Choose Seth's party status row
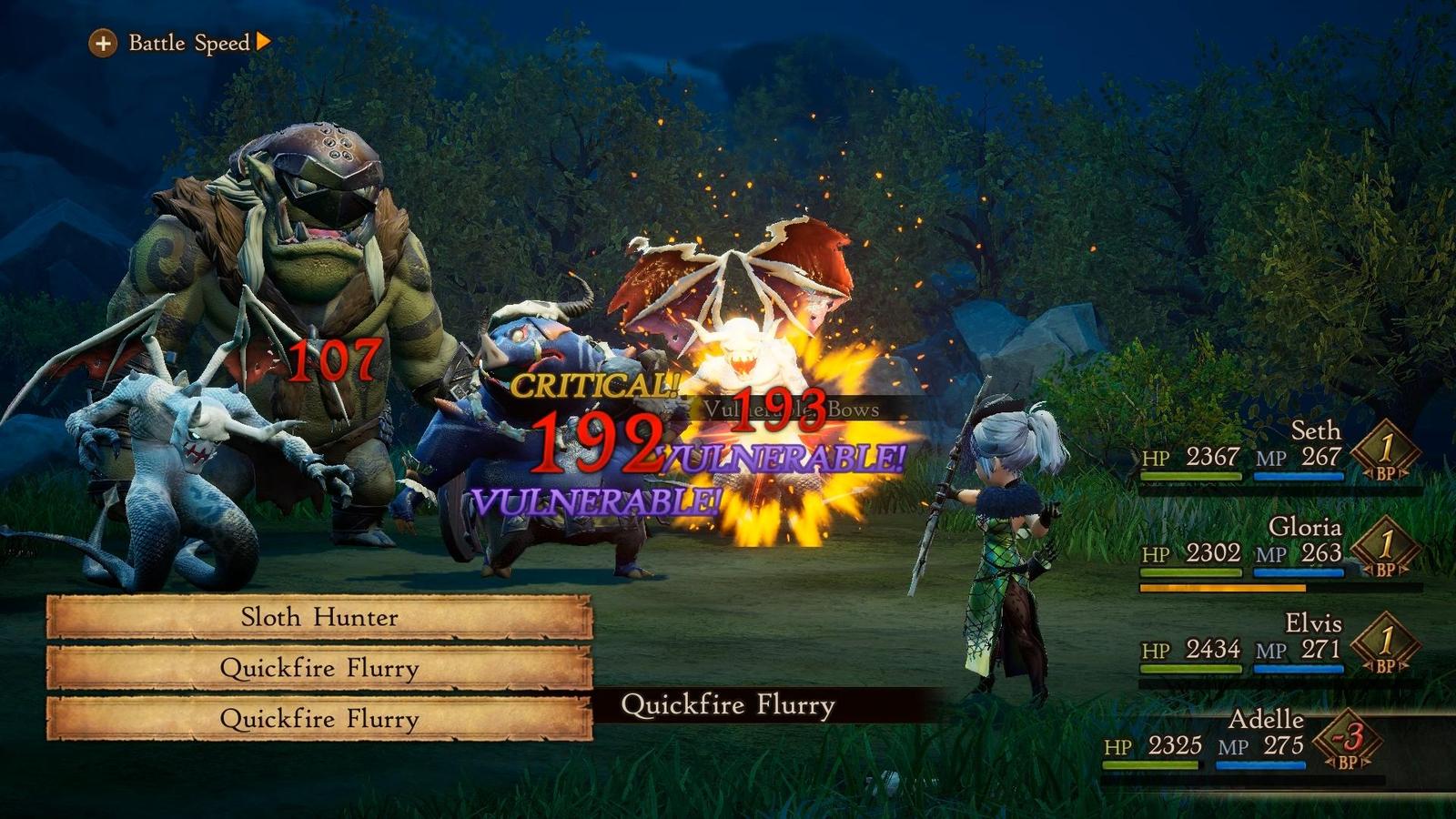This screenshot has height=819, width=1456. 1279,452
